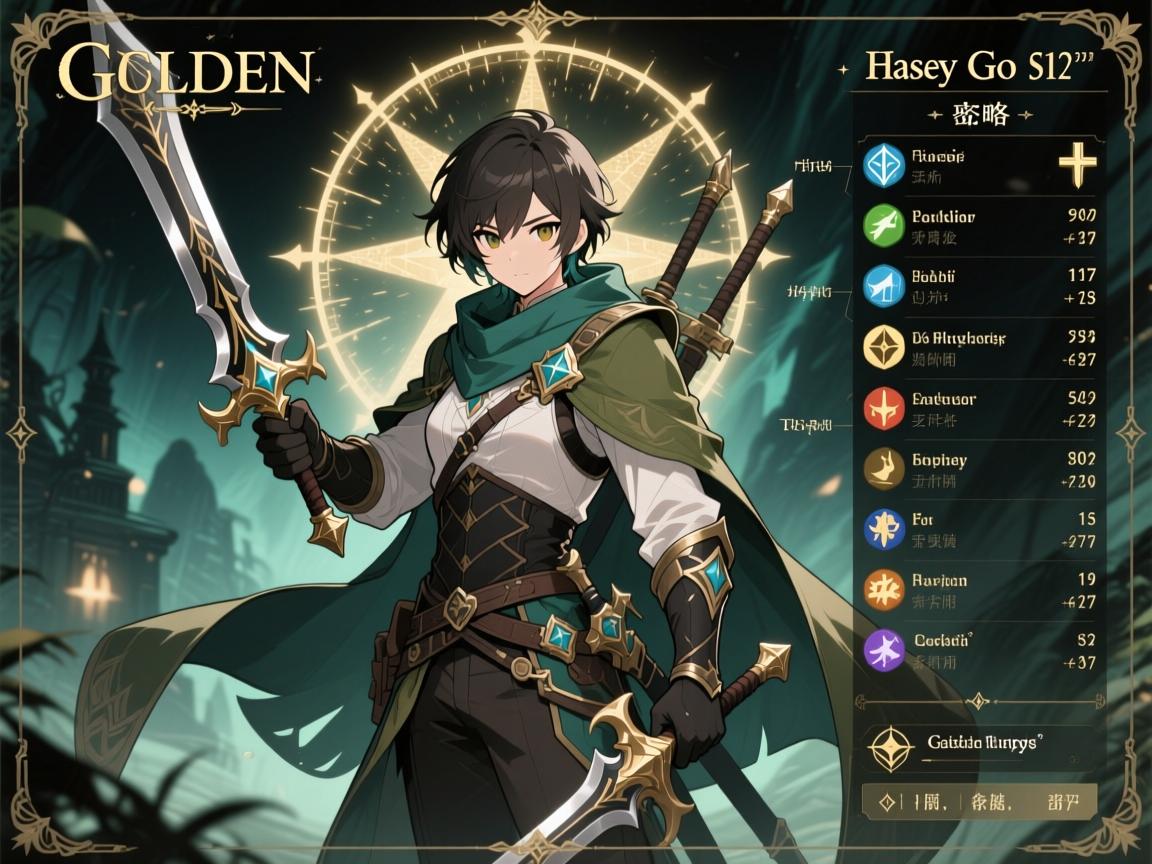Click the orange Ravison stat icon
This screenshot has height=864, width=1152.
(x=883, y=590)
